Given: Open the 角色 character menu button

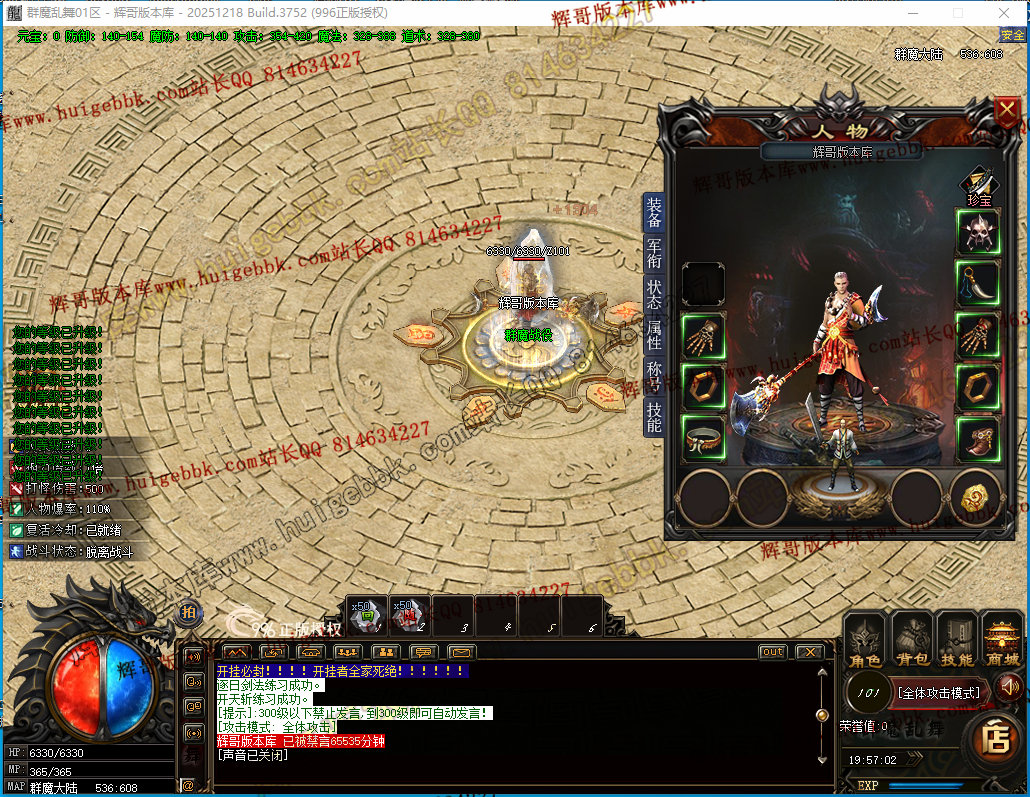Looking at the screenshot, I should click(865, 640).
